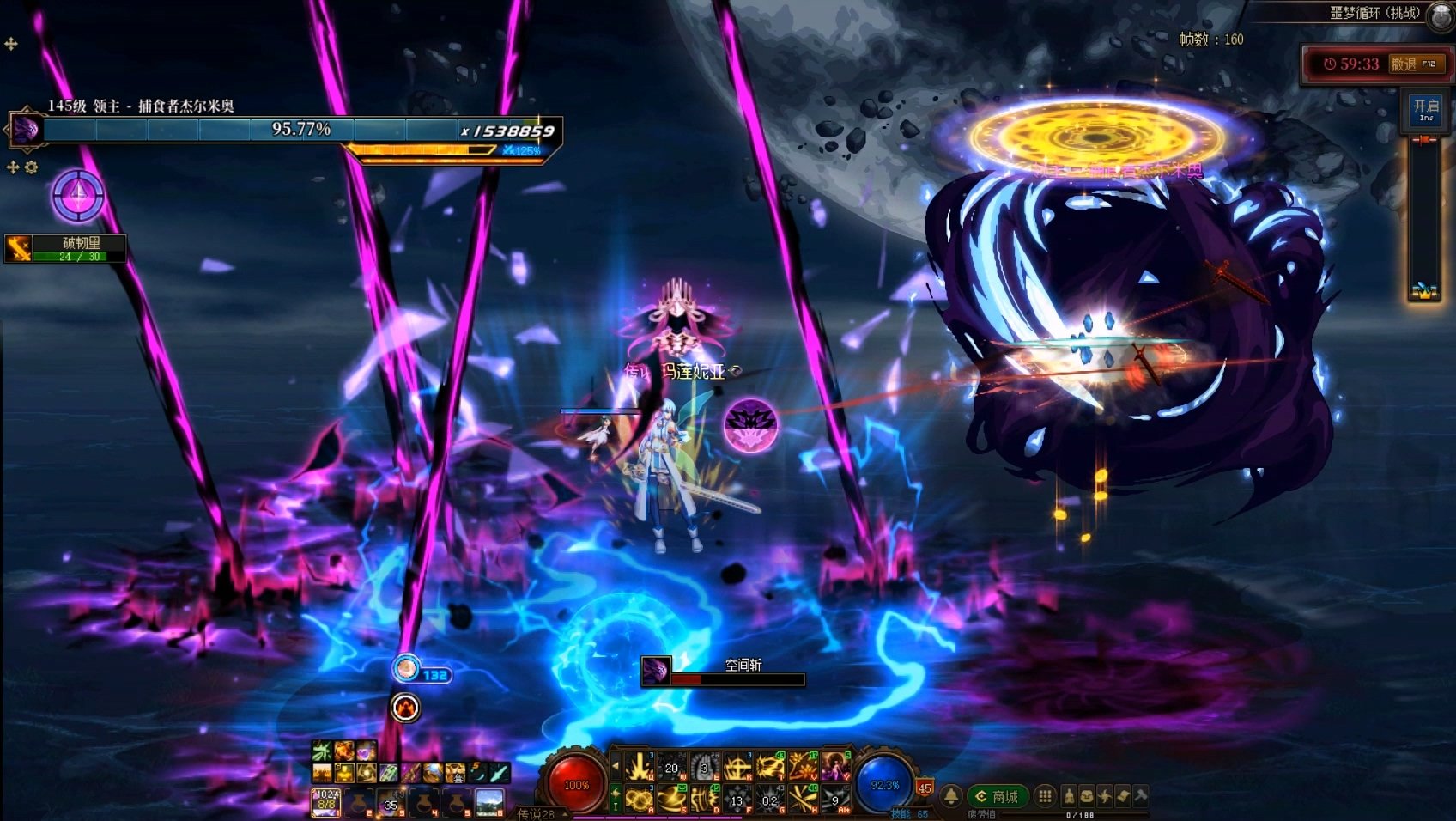Activate the 开启 button on the side panel
The height and width of the screenshot is (821, 1456).
1426,110
